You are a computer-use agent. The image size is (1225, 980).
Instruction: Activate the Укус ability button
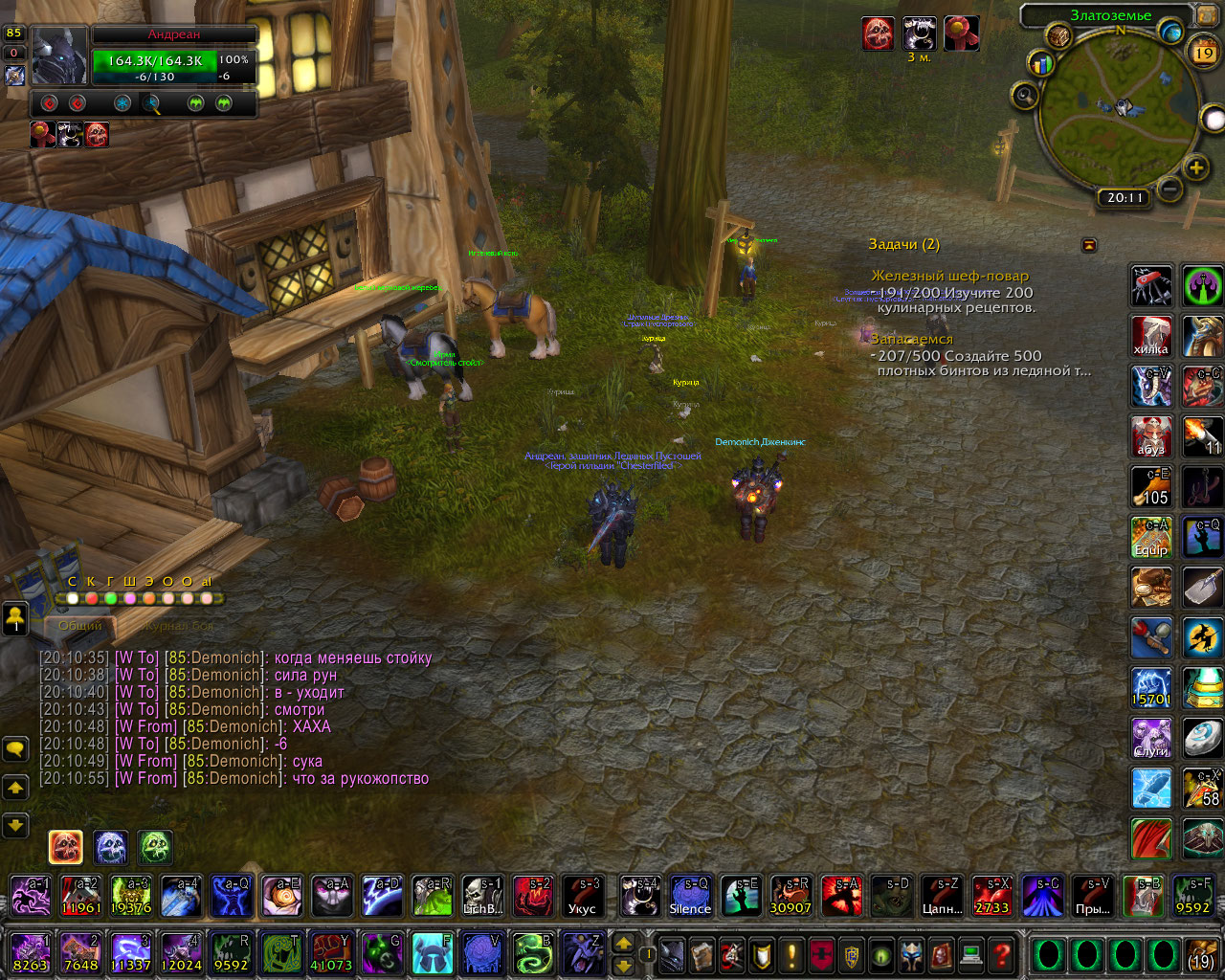point(582,896)
